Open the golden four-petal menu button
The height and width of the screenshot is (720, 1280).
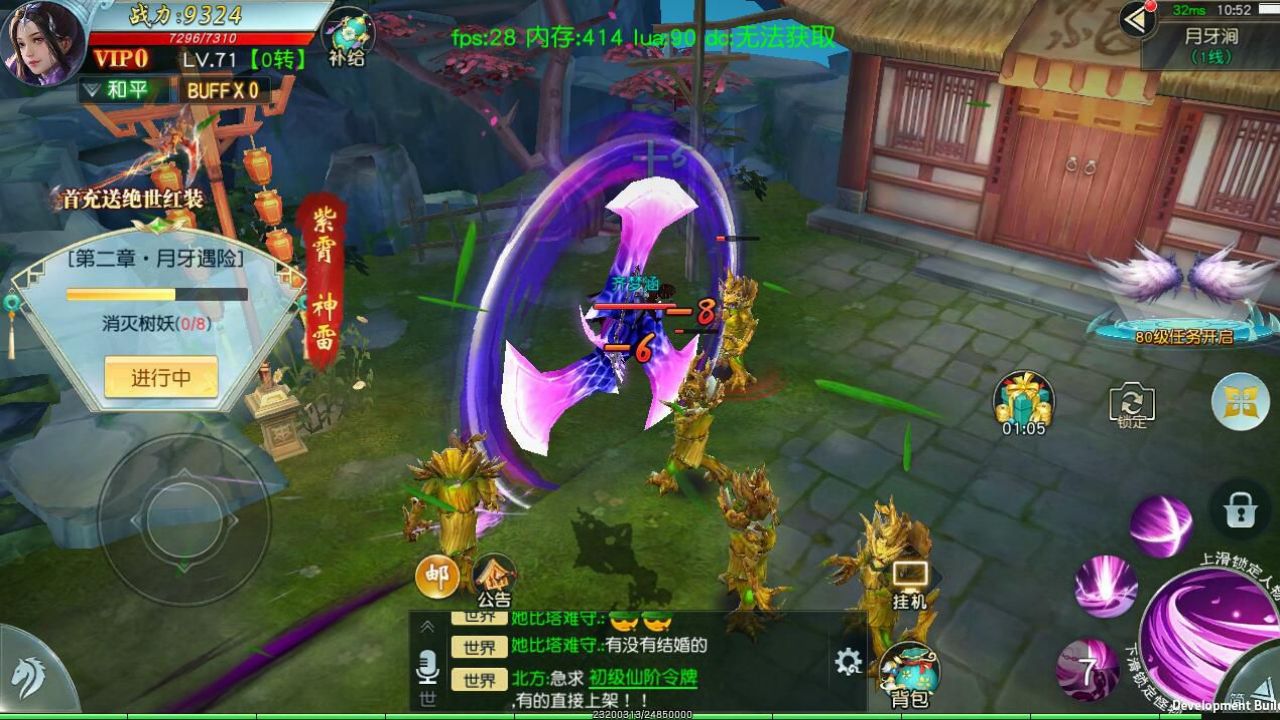[x=1240, y=401]
